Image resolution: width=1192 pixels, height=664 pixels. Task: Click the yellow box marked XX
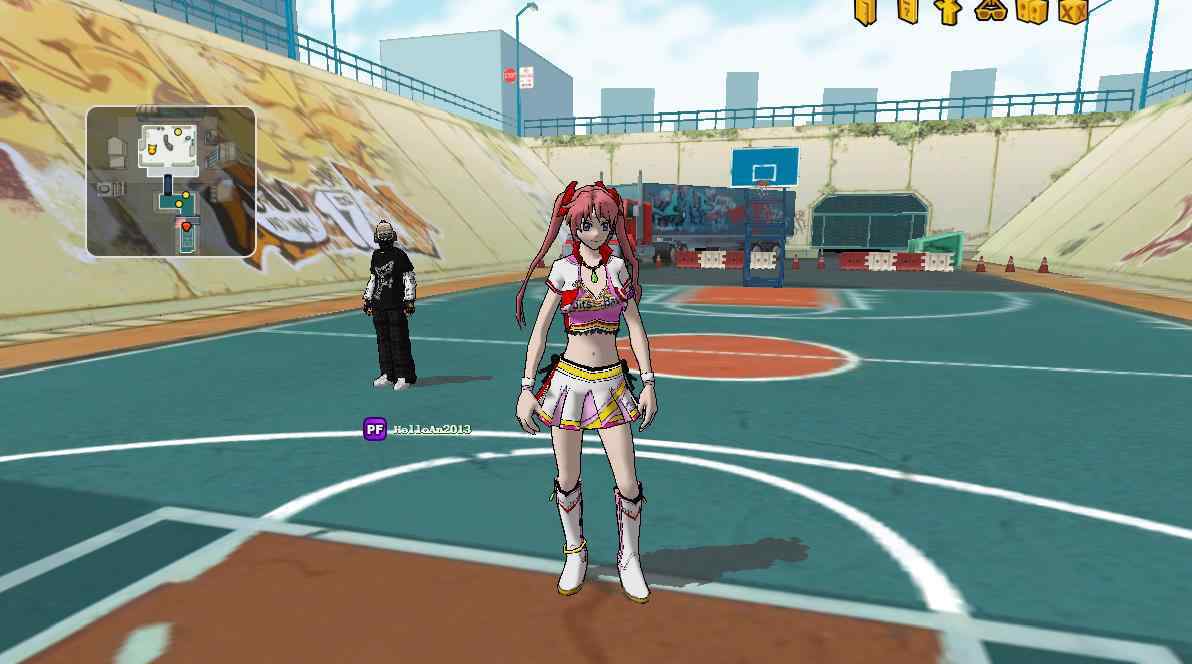click(1072, 11)
